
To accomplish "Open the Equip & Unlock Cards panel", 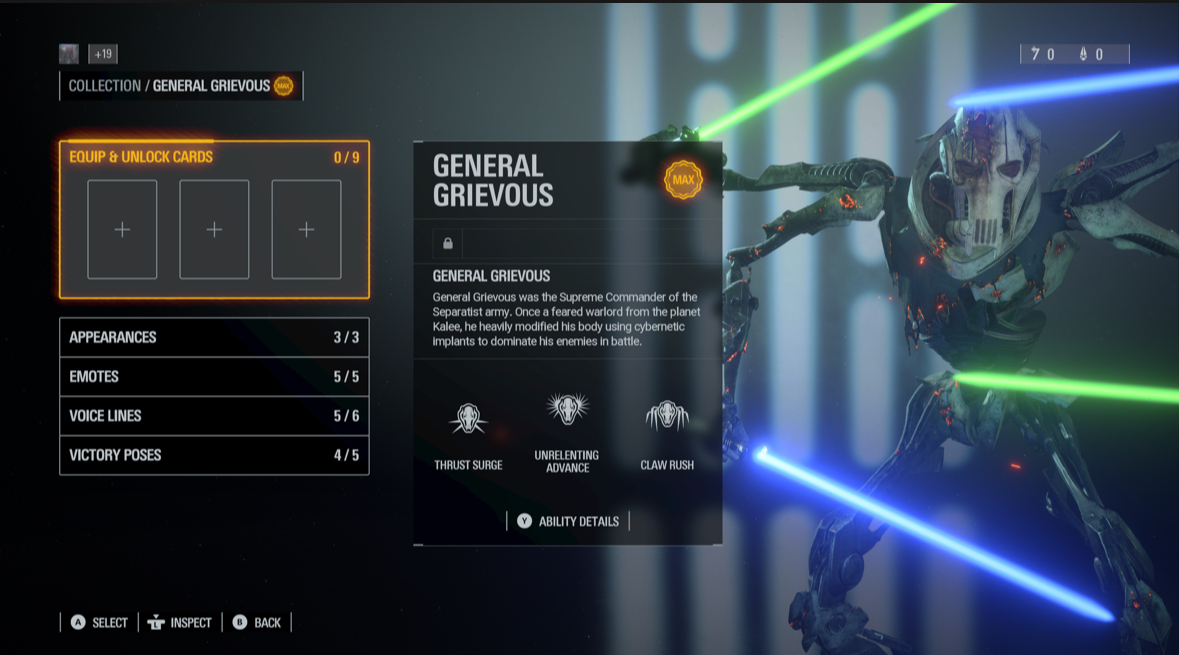I will [214, 157].
